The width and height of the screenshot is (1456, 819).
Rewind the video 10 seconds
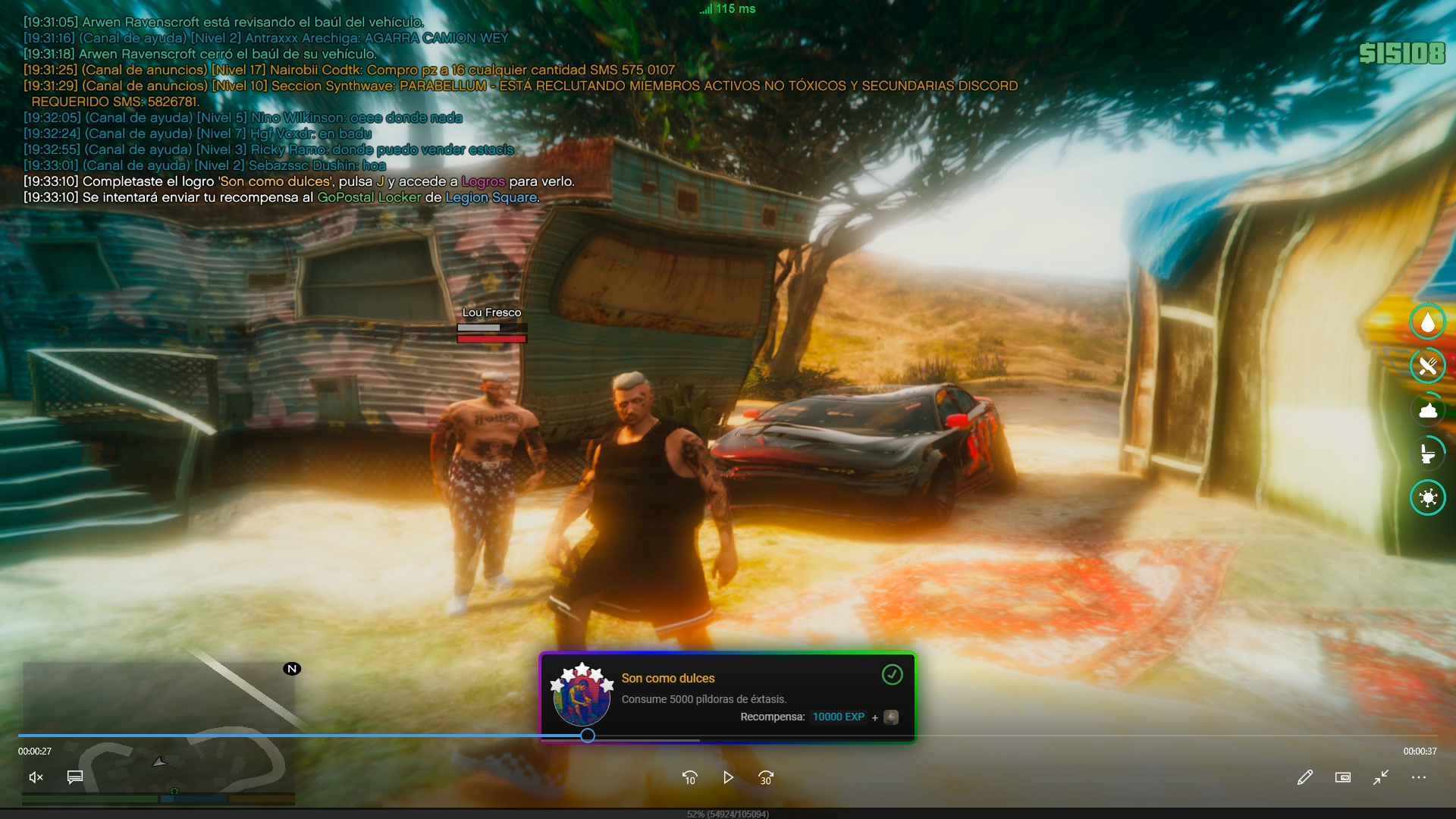[689, 777]
